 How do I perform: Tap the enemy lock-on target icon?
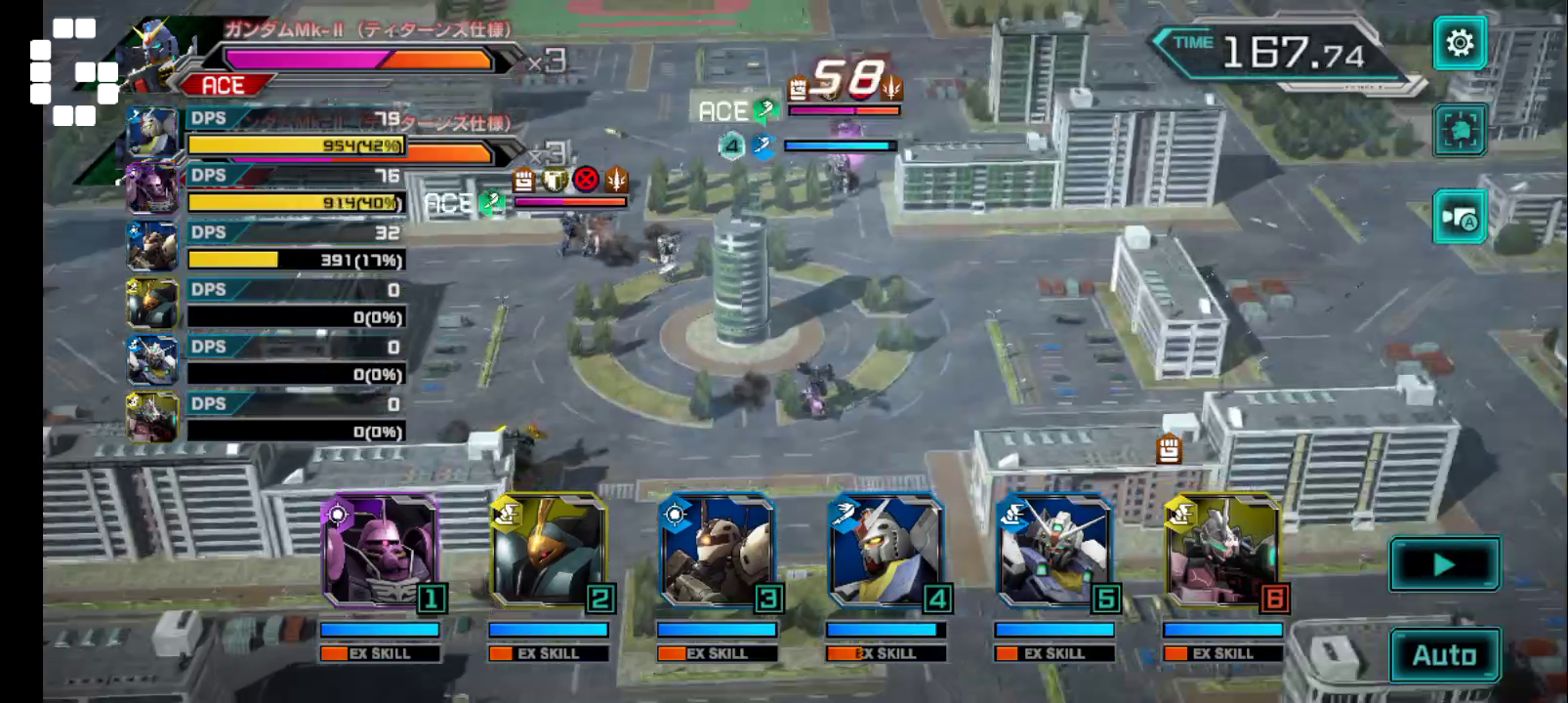(1458, 131)
